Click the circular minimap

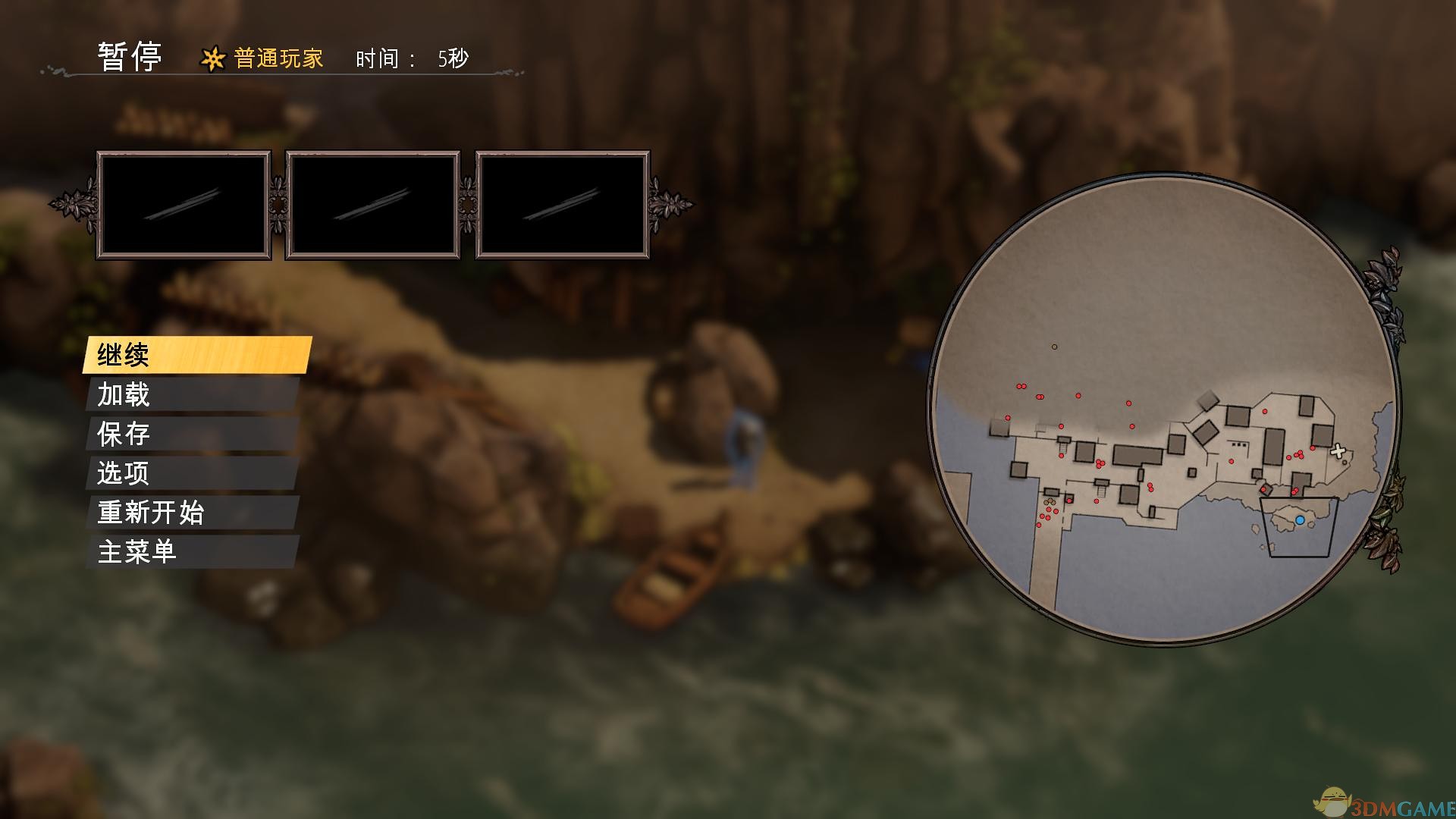pyautogui.click(x=1164, y=409)
